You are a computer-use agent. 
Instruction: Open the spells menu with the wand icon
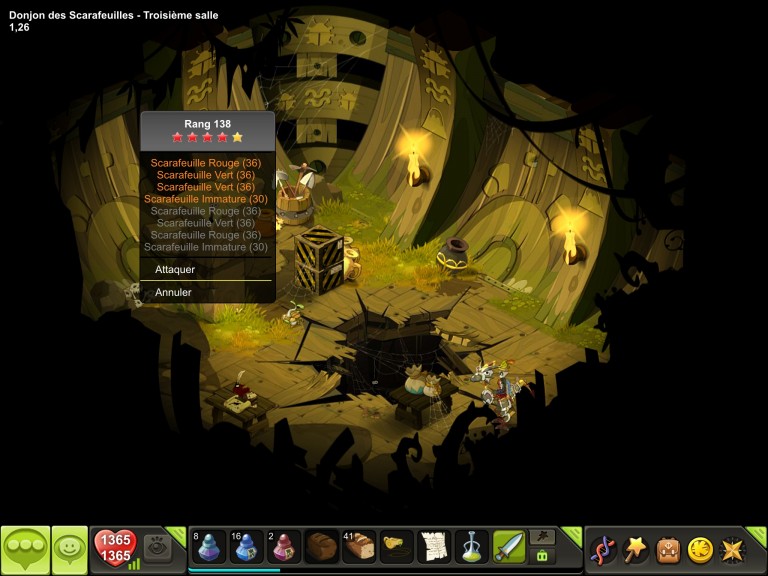coord(635,549)
